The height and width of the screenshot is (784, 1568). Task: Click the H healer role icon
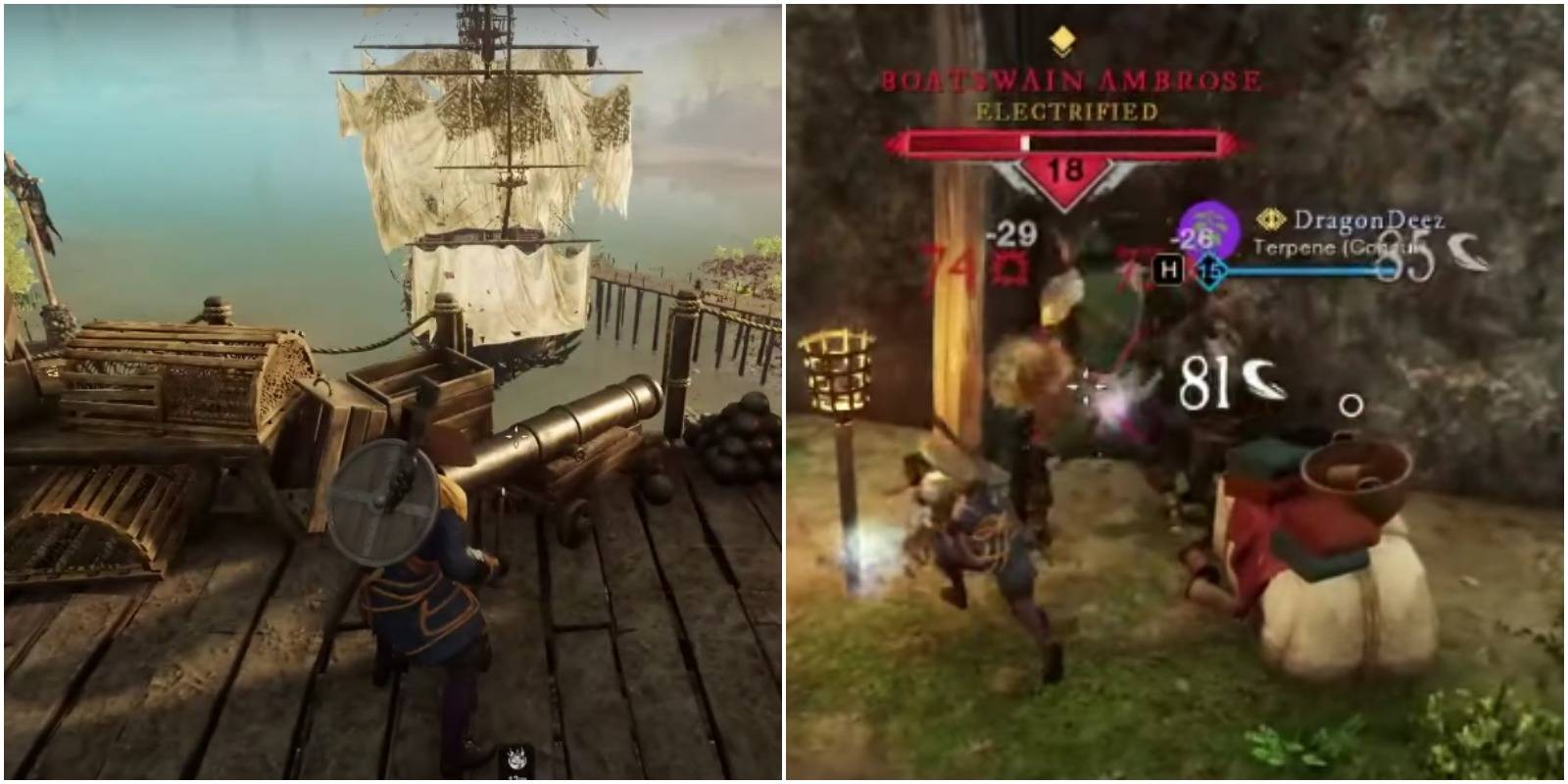[1168, 267]
